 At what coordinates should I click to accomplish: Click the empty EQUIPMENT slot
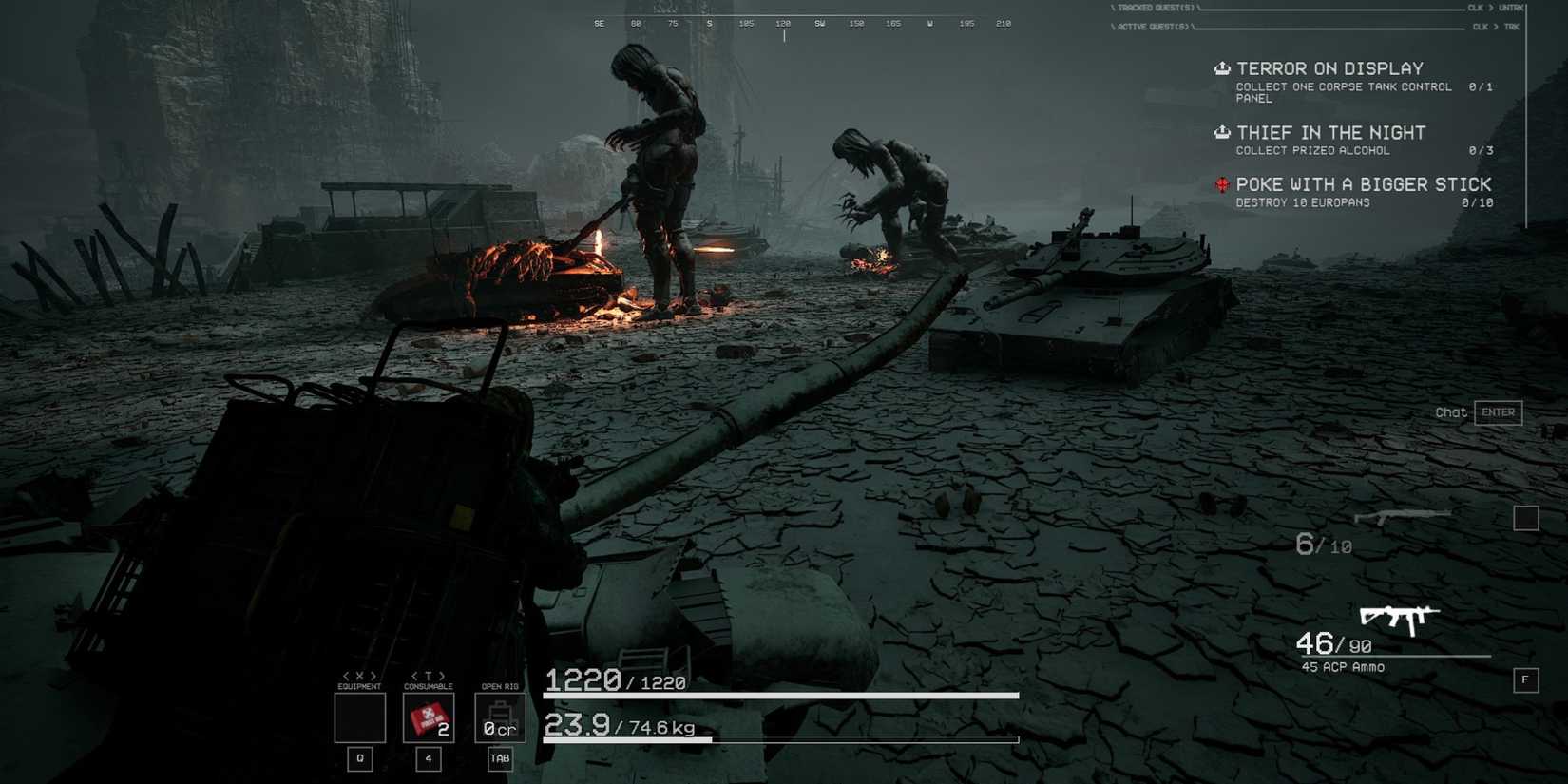coord(359,718)
